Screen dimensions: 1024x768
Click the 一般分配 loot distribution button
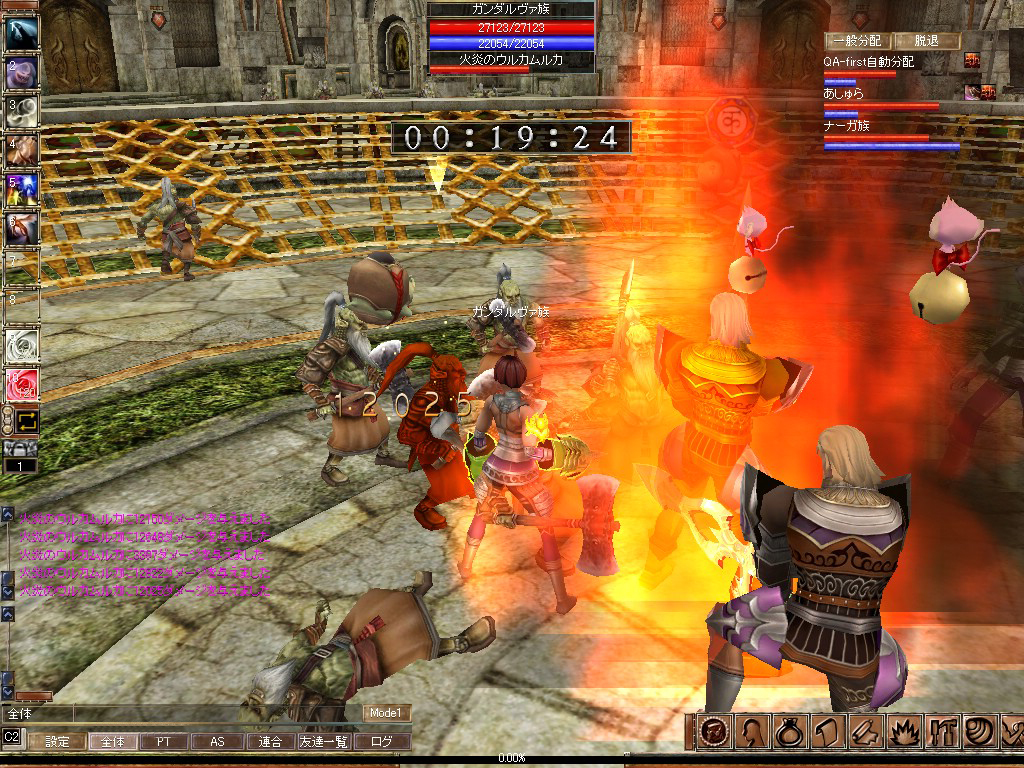pos(853,41)
